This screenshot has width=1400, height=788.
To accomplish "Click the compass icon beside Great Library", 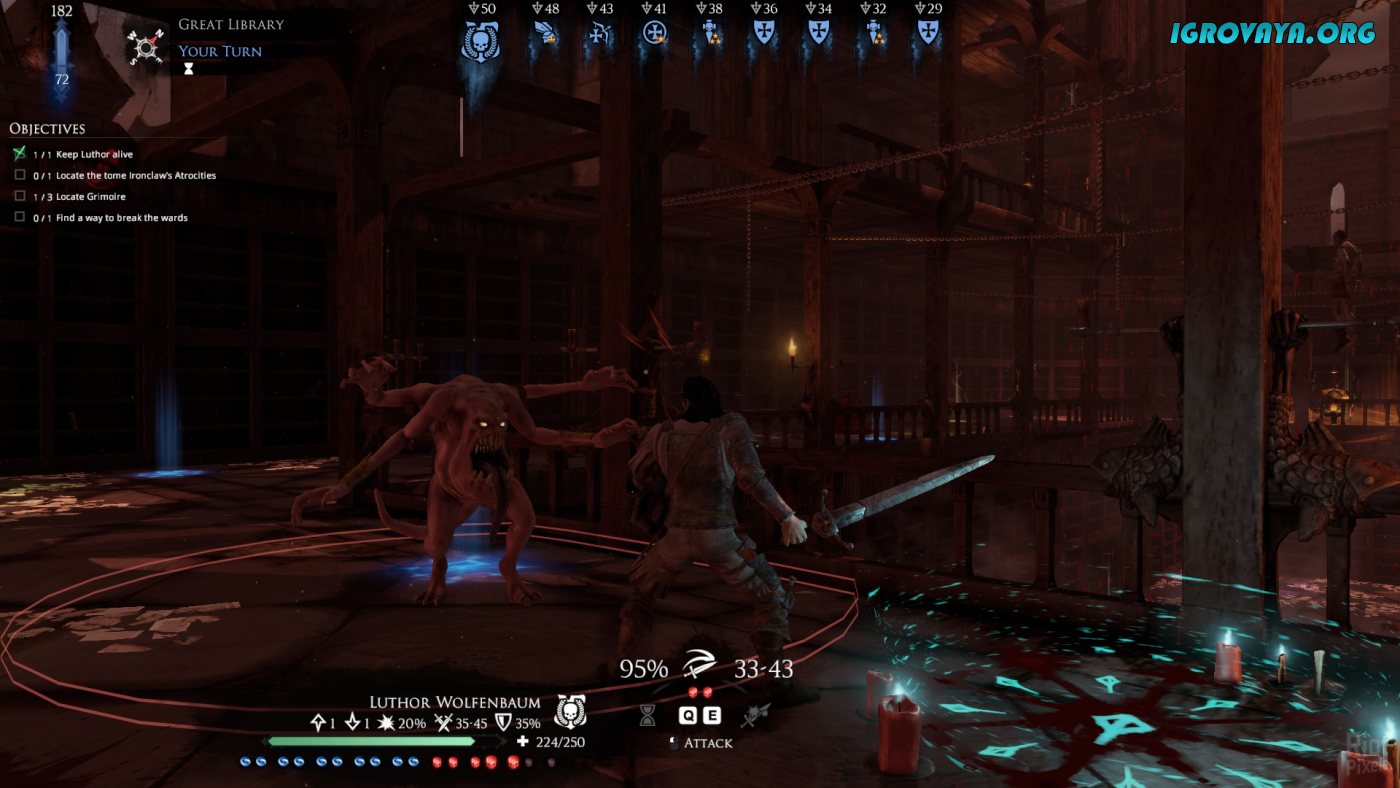I will tap(144, 45).
